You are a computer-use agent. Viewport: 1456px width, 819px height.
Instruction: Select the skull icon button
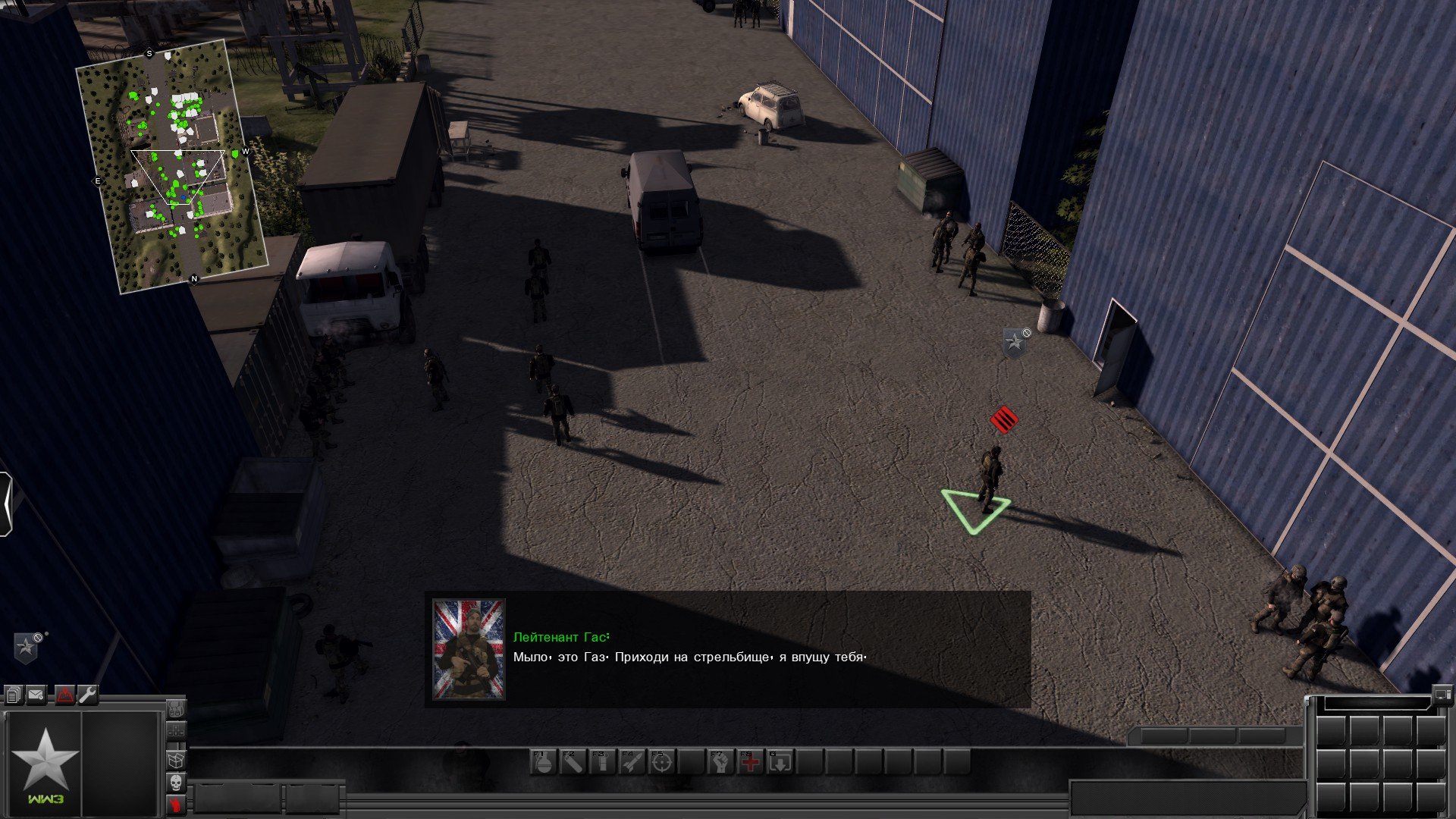click(x=176, y=782)
